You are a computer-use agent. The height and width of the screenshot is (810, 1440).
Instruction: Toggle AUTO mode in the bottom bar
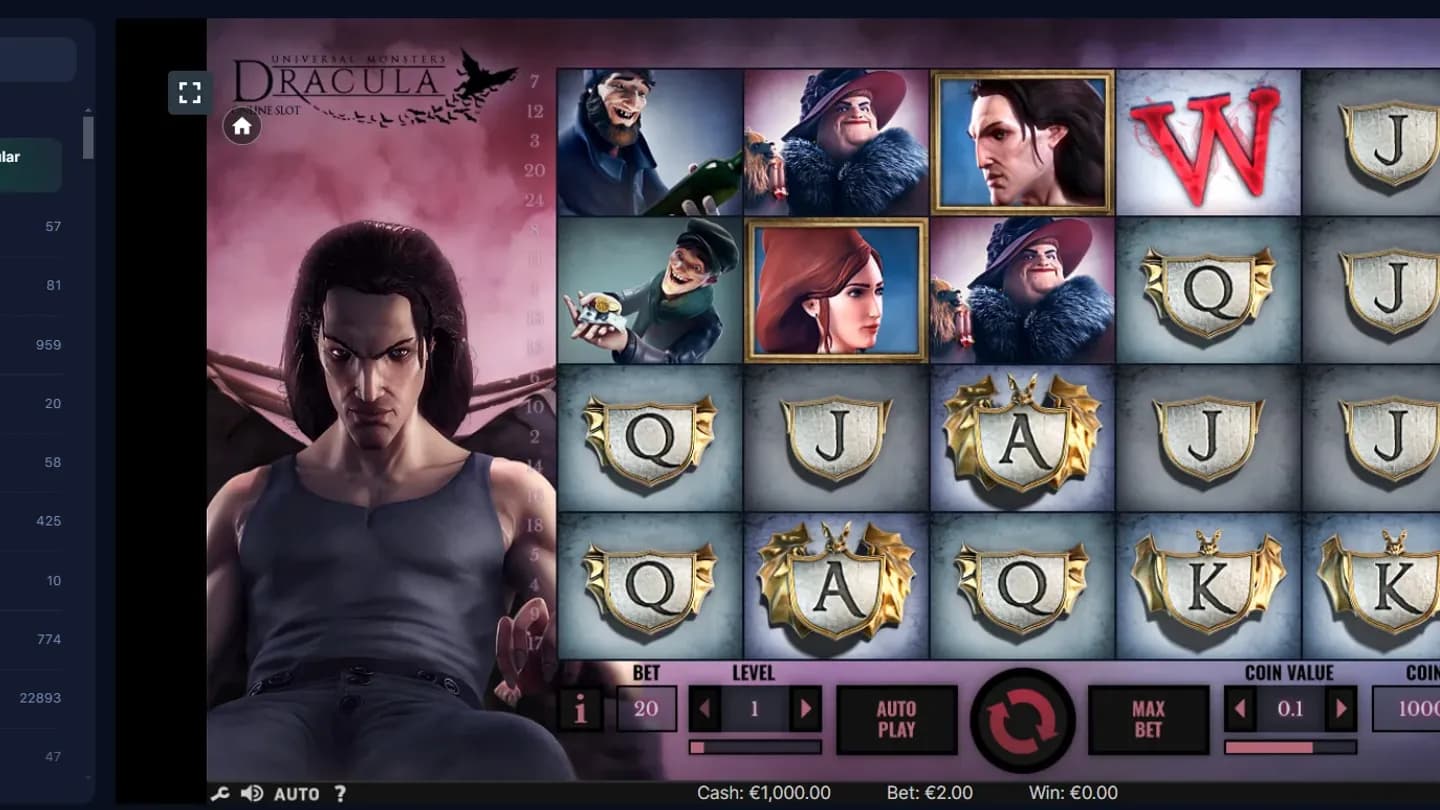[295, 793]
